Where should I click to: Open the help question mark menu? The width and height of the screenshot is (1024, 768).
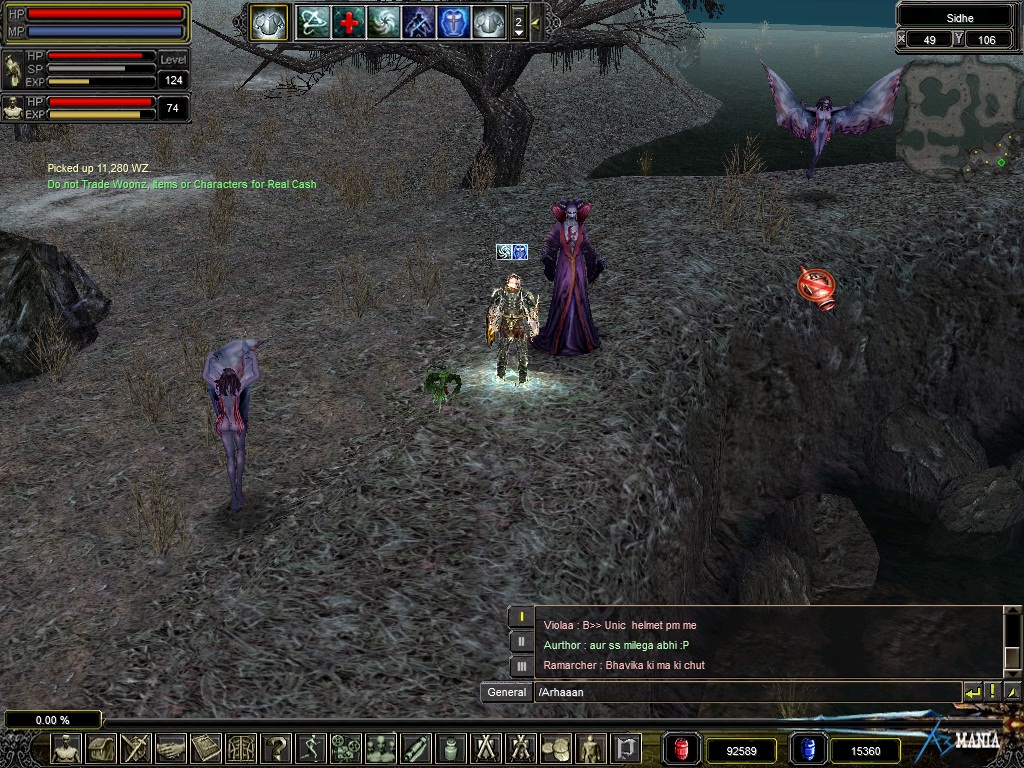tap(276, 747)
